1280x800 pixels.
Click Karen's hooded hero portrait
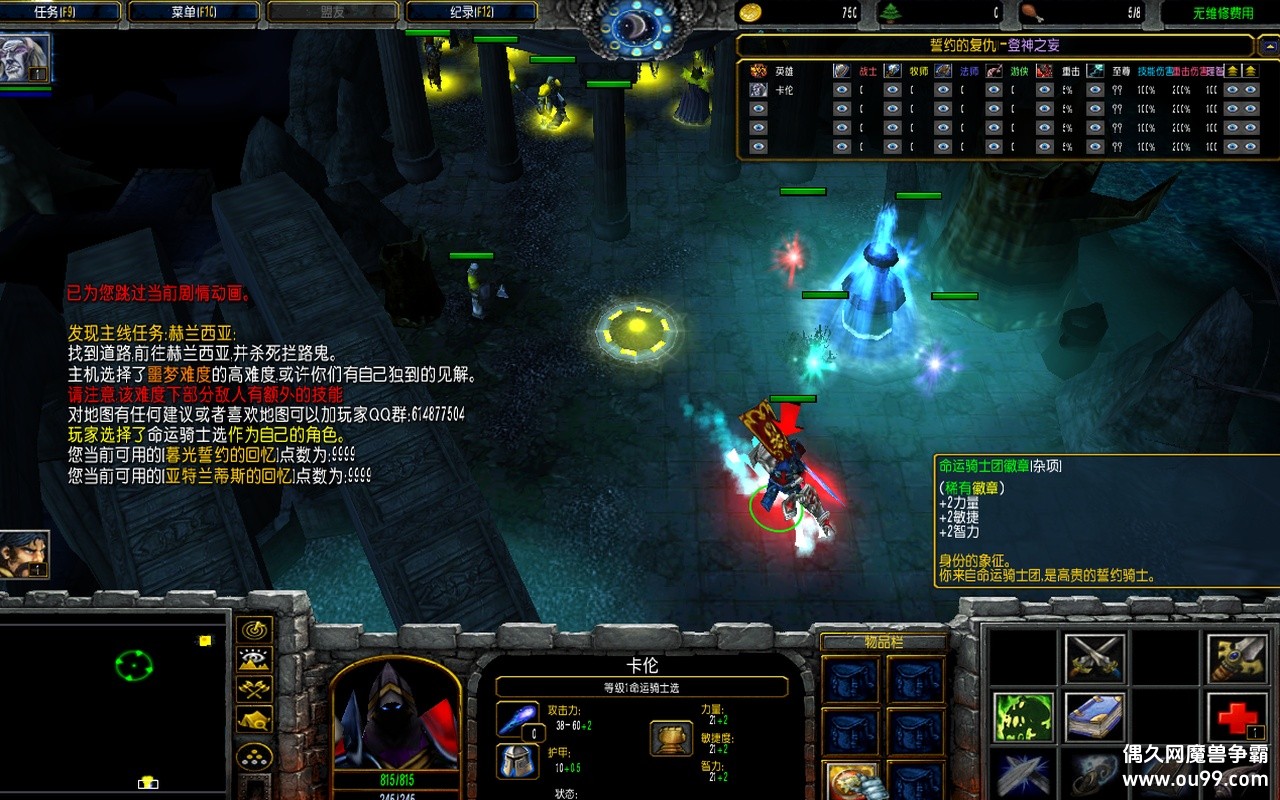(x=397, y=718)
